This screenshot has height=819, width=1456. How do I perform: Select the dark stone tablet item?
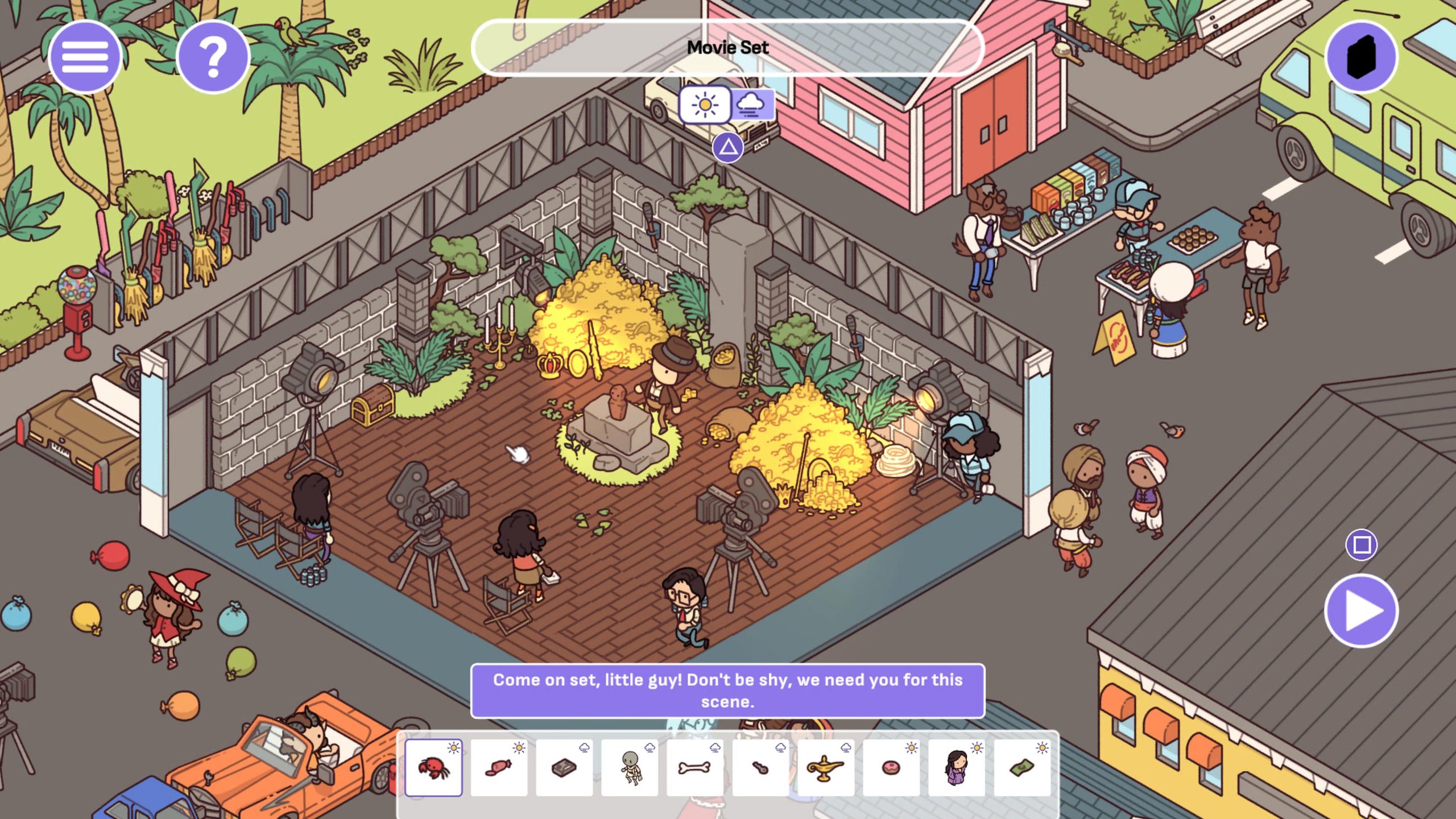click(x=564, y=768)
